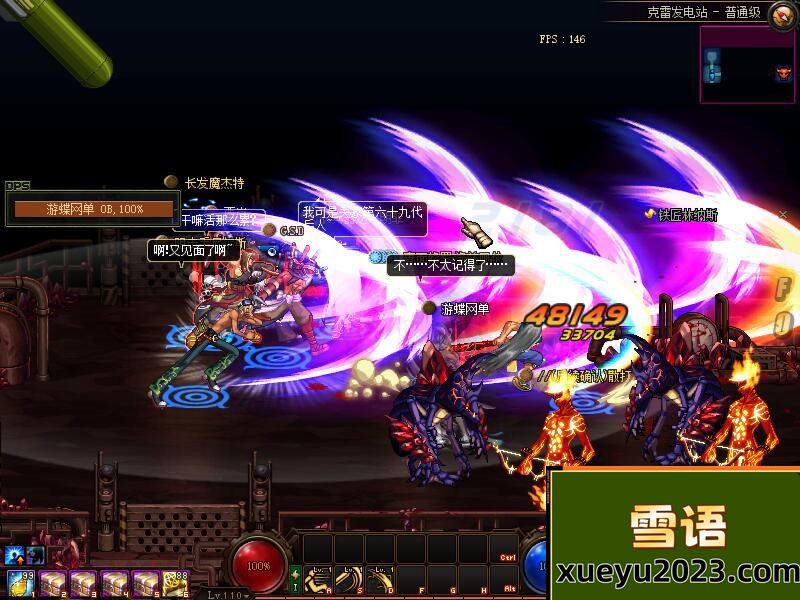Image resolution: width=800 pixels, height=600 pixels.
Task: Open the compass button beside the dungeon name
Action: coord(781,12)
